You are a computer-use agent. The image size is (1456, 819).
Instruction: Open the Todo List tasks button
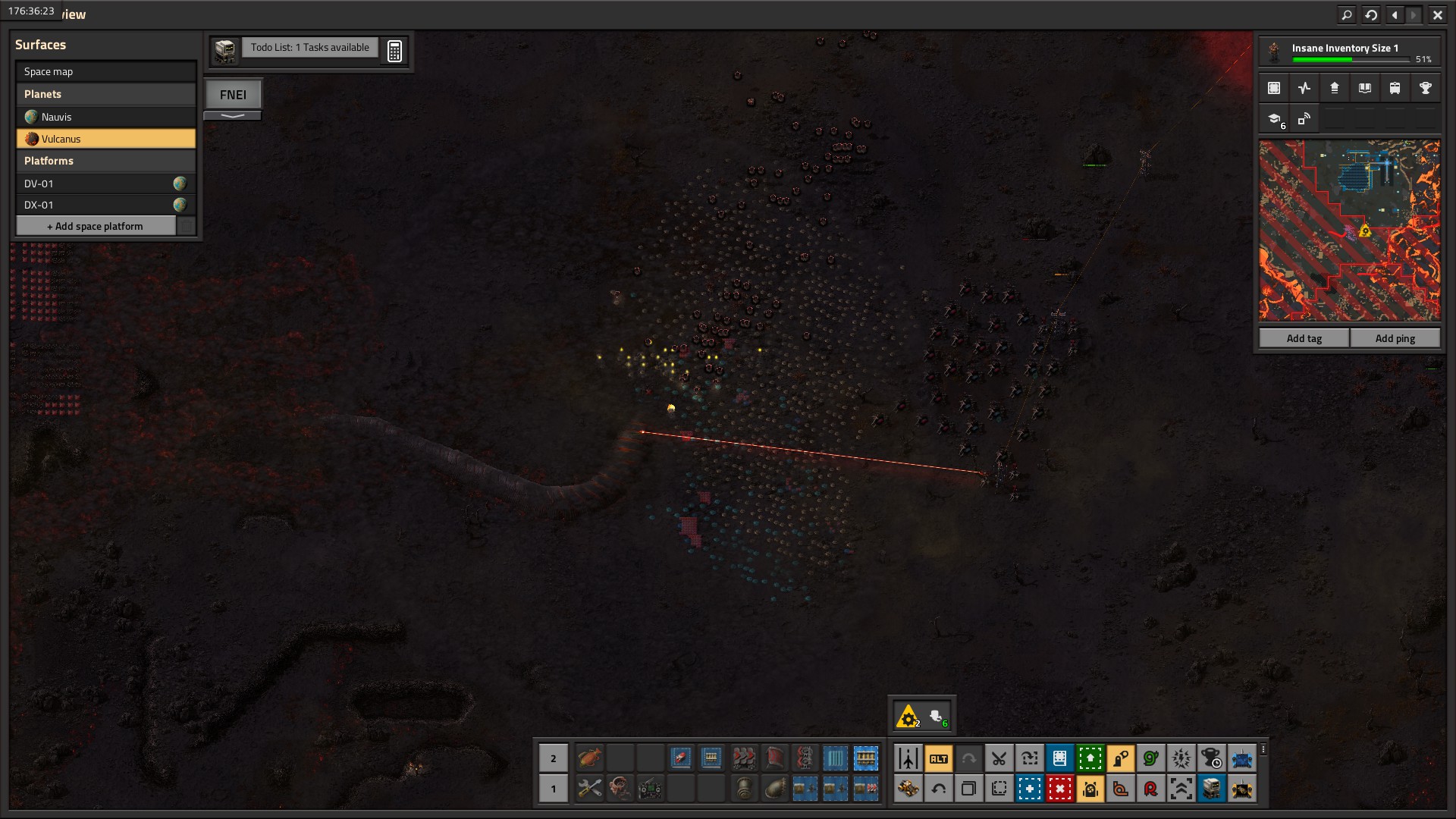tap(309, 48)
